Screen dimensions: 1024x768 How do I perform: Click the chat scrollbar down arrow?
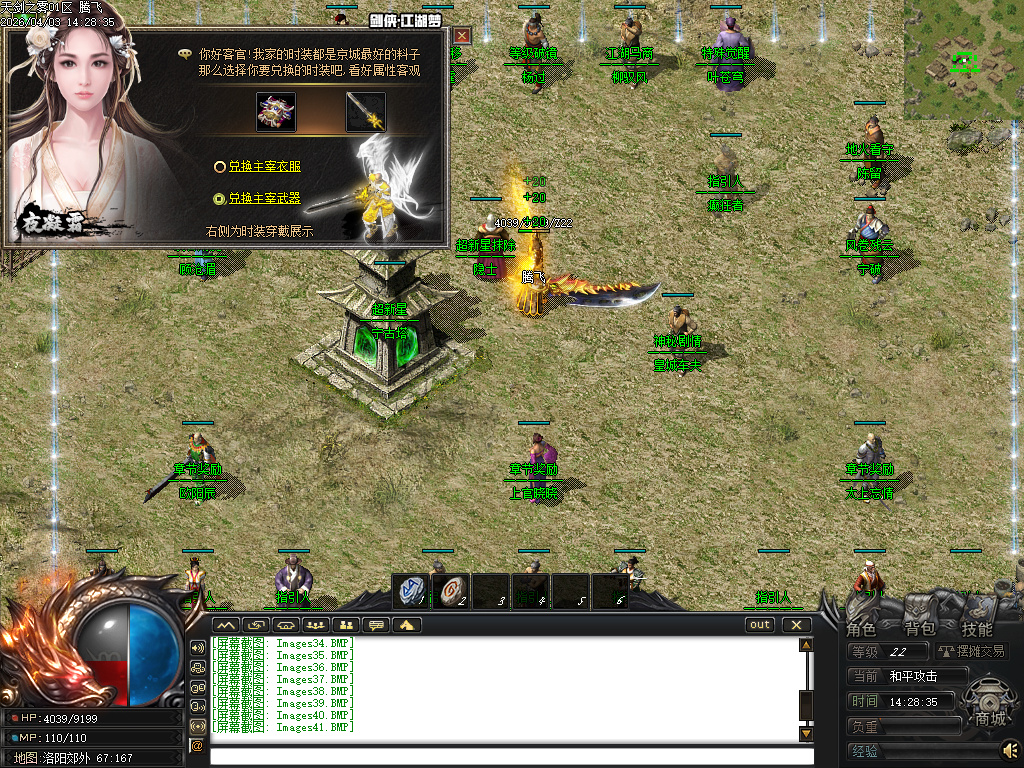pos(806,734)
